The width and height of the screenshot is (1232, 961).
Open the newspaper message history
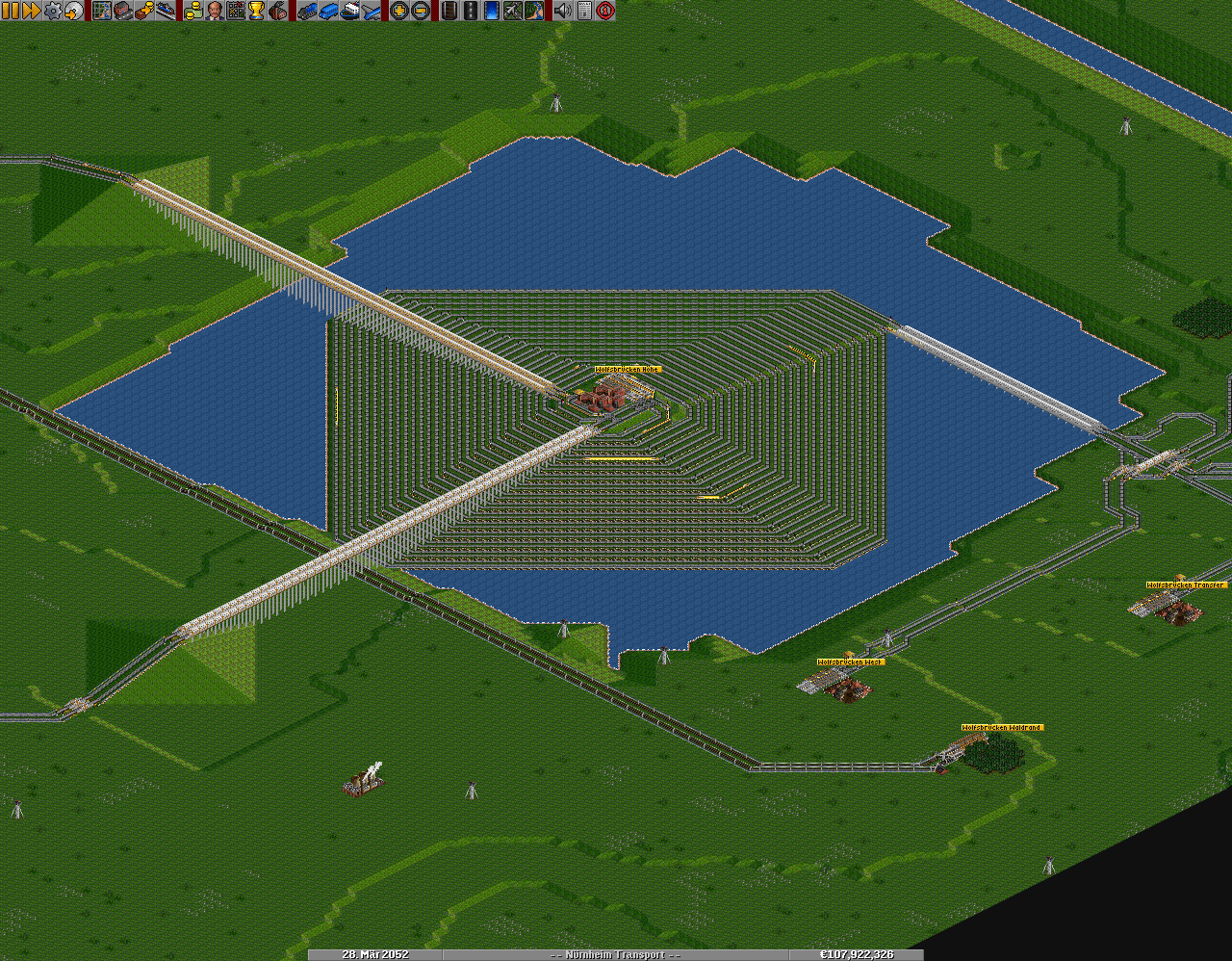583,11
